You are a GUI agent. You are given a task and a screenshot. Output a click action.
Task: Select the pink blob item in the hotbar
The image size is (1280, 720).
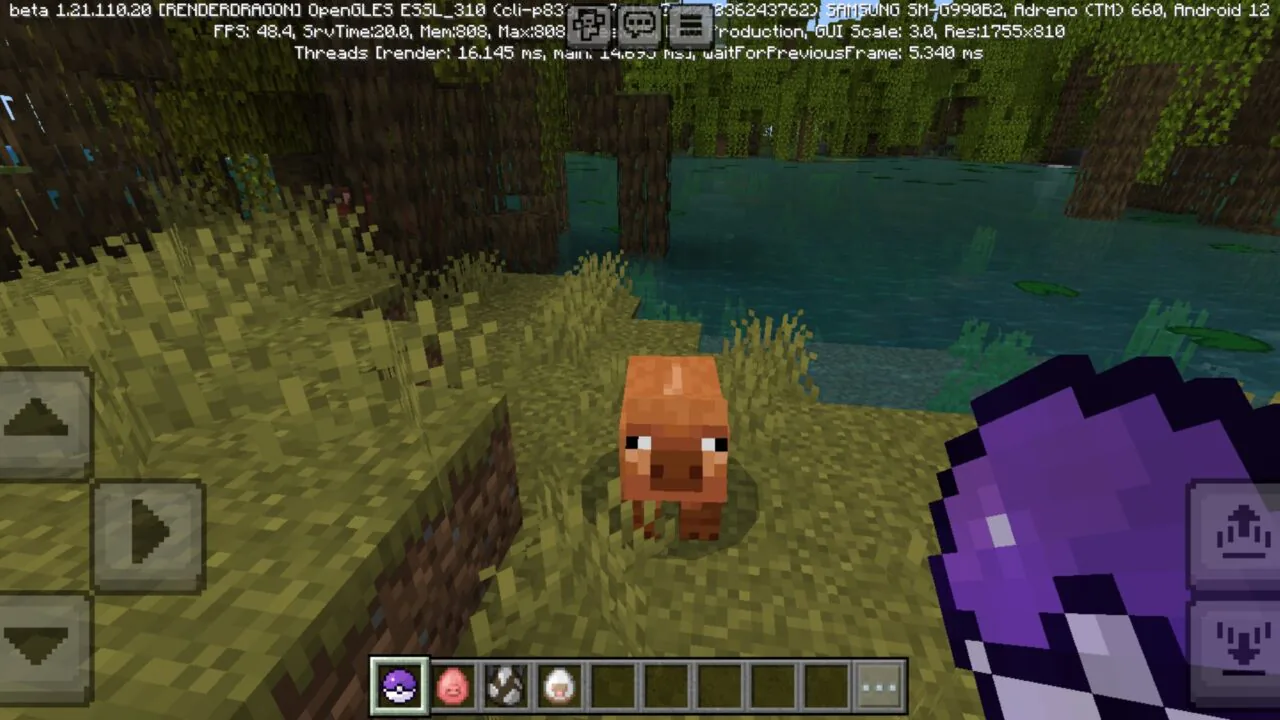click(453, 684)
